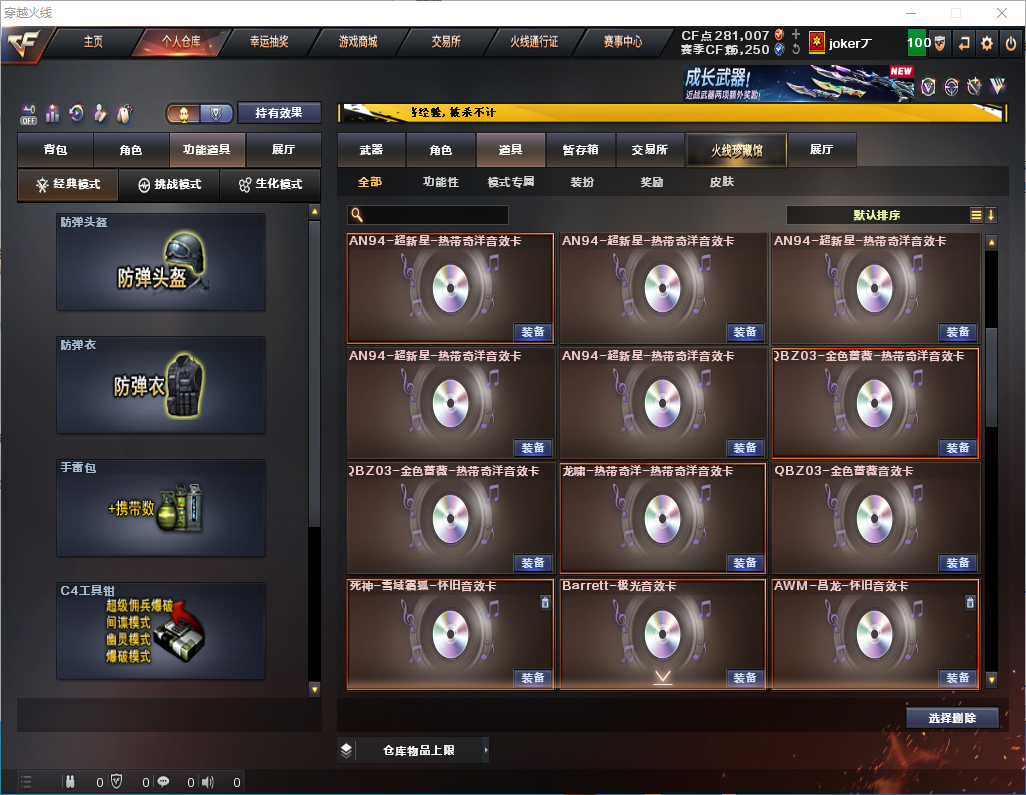Equip the Barrett-极光 sound card
The width and height of the screenshot is (1026, 795).
click(x=745, y=678)
